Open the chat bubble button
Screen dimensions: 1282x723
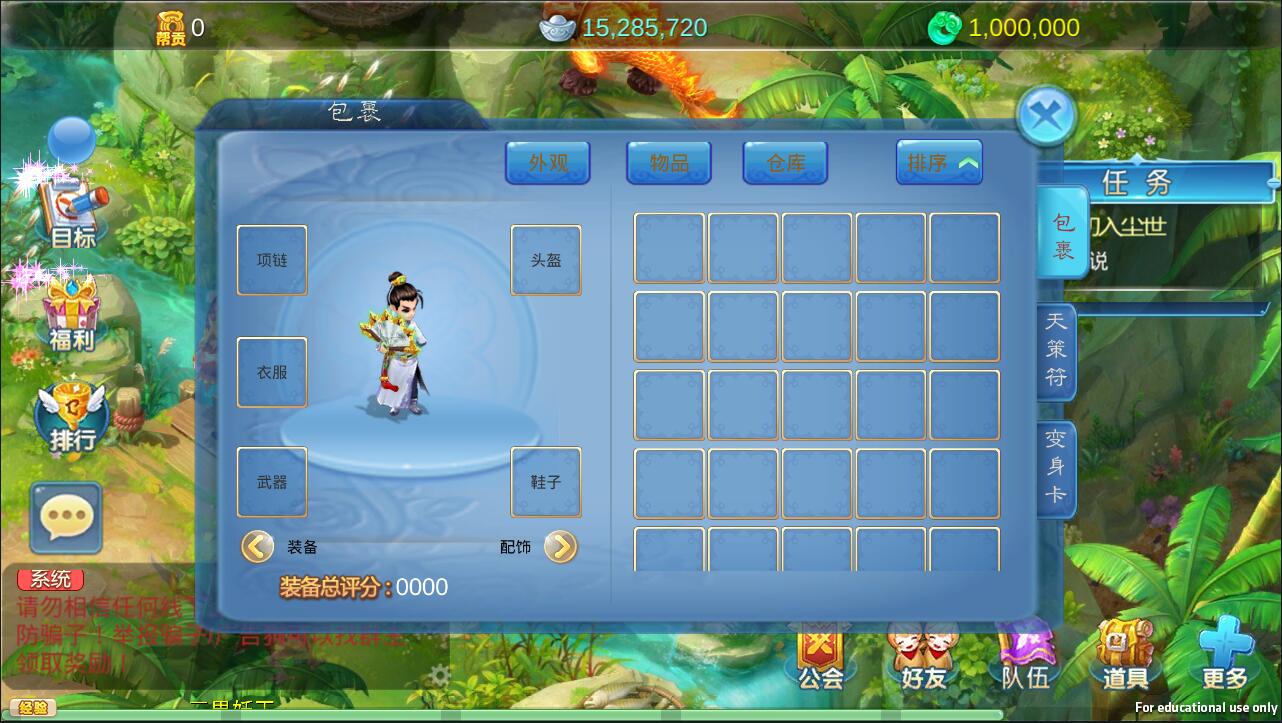tap(66, 518)
